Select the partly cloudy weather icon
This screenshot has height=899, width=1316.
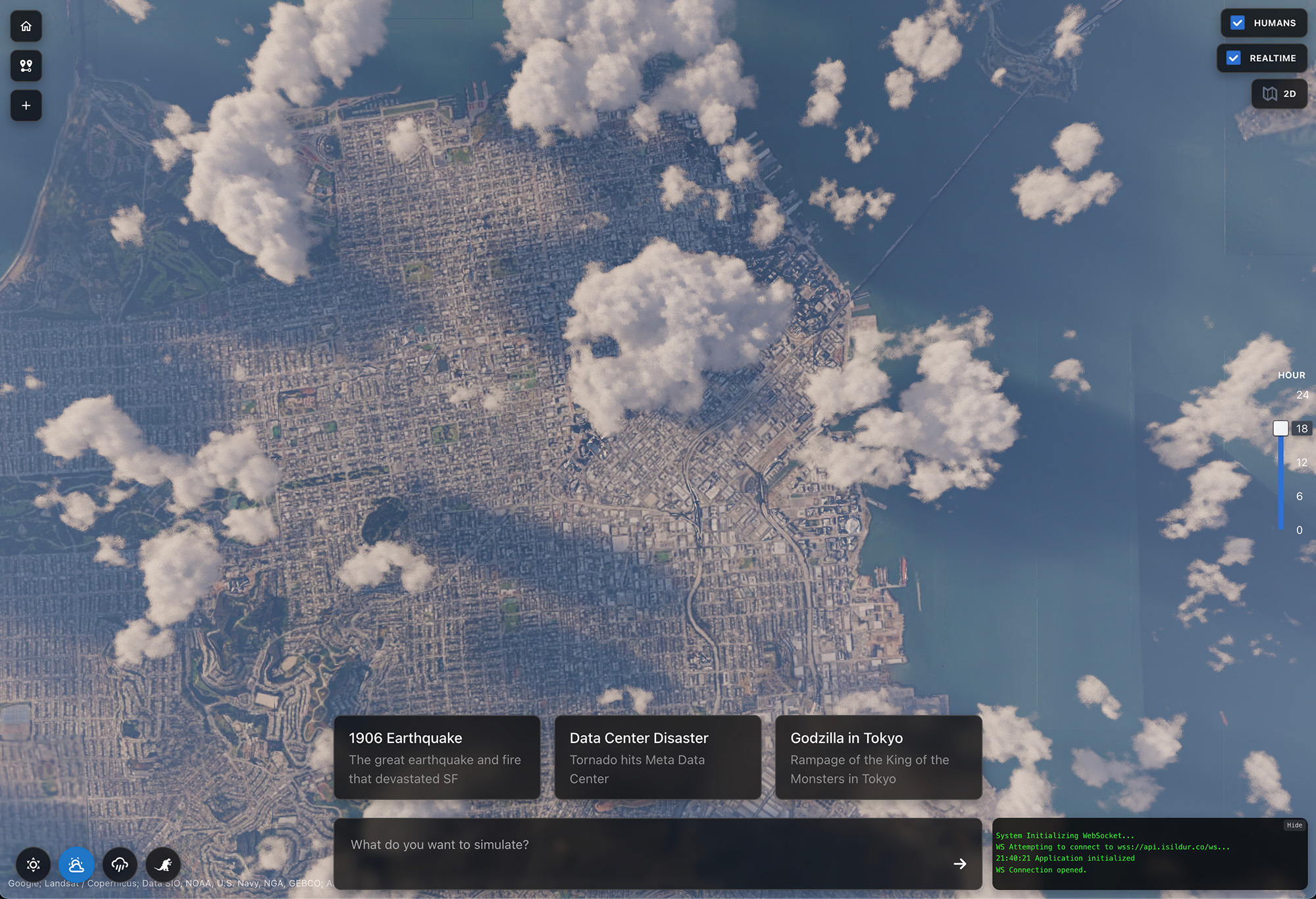[x=76, y=865]
